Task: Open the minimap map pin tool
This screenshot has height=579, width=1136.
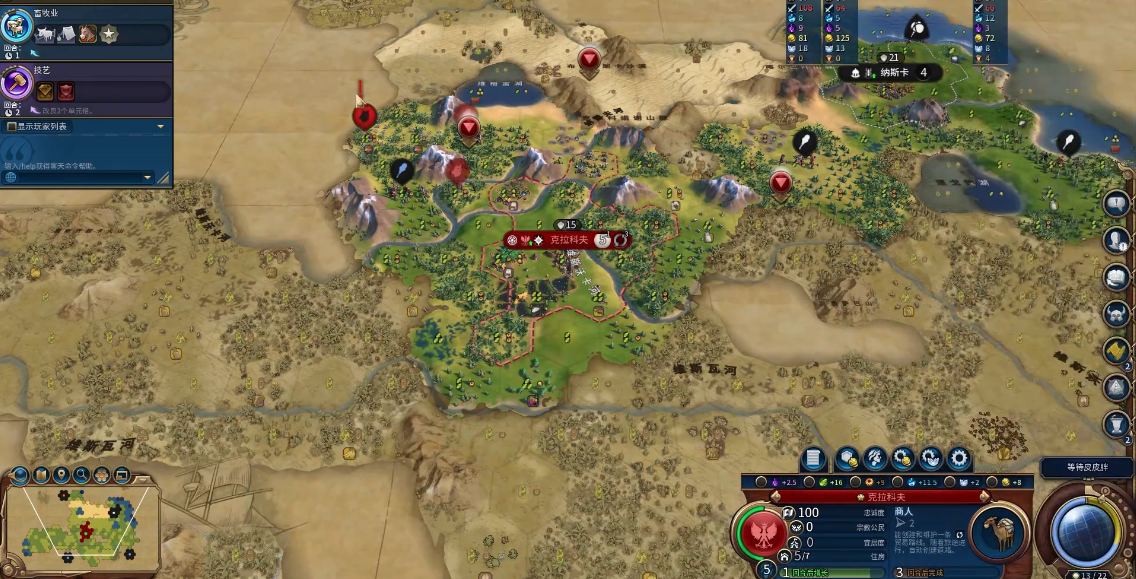Action: [x=61, y=474]
